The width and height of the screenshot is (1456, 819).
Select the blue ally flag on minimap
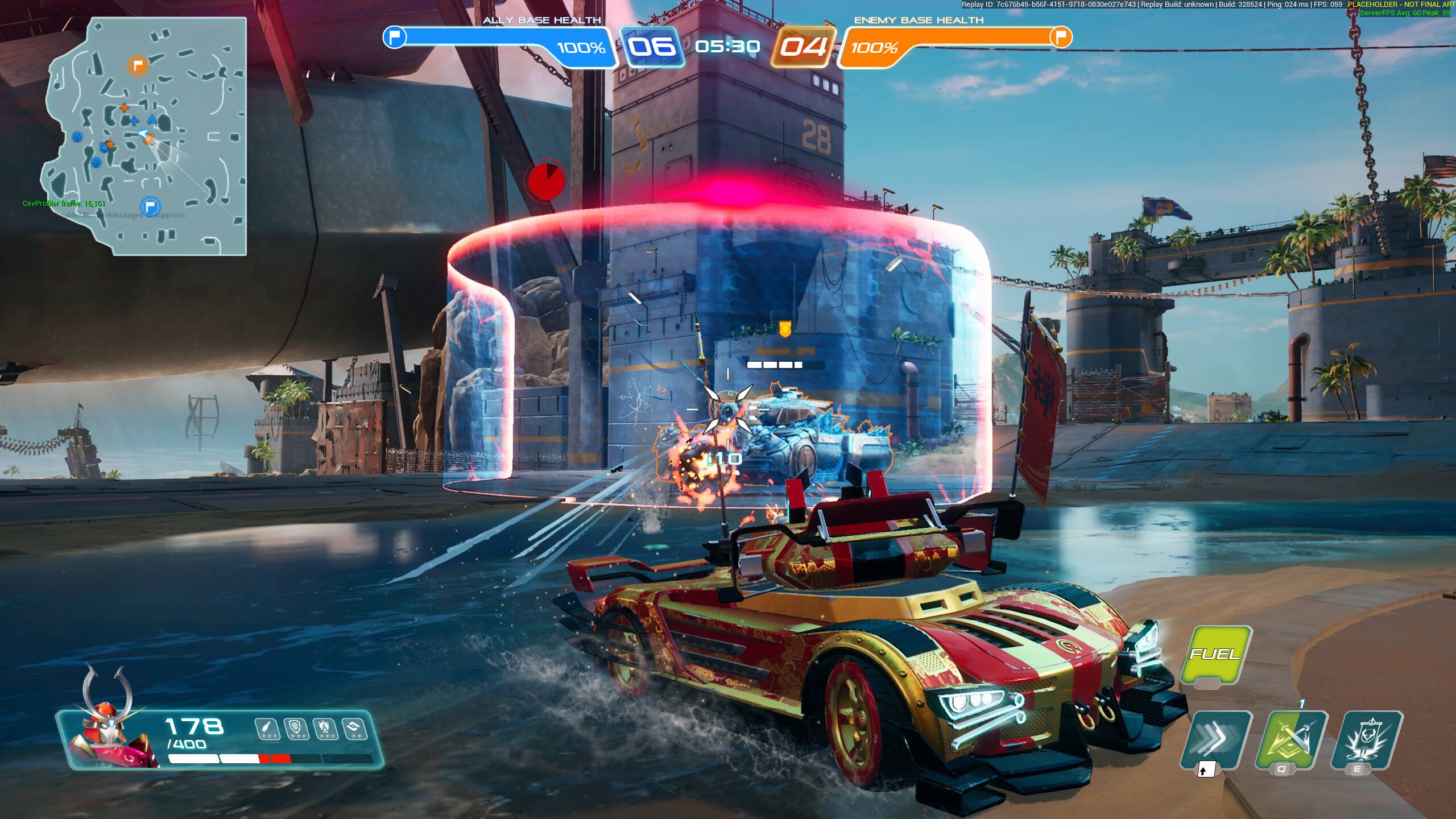(150, 206)
